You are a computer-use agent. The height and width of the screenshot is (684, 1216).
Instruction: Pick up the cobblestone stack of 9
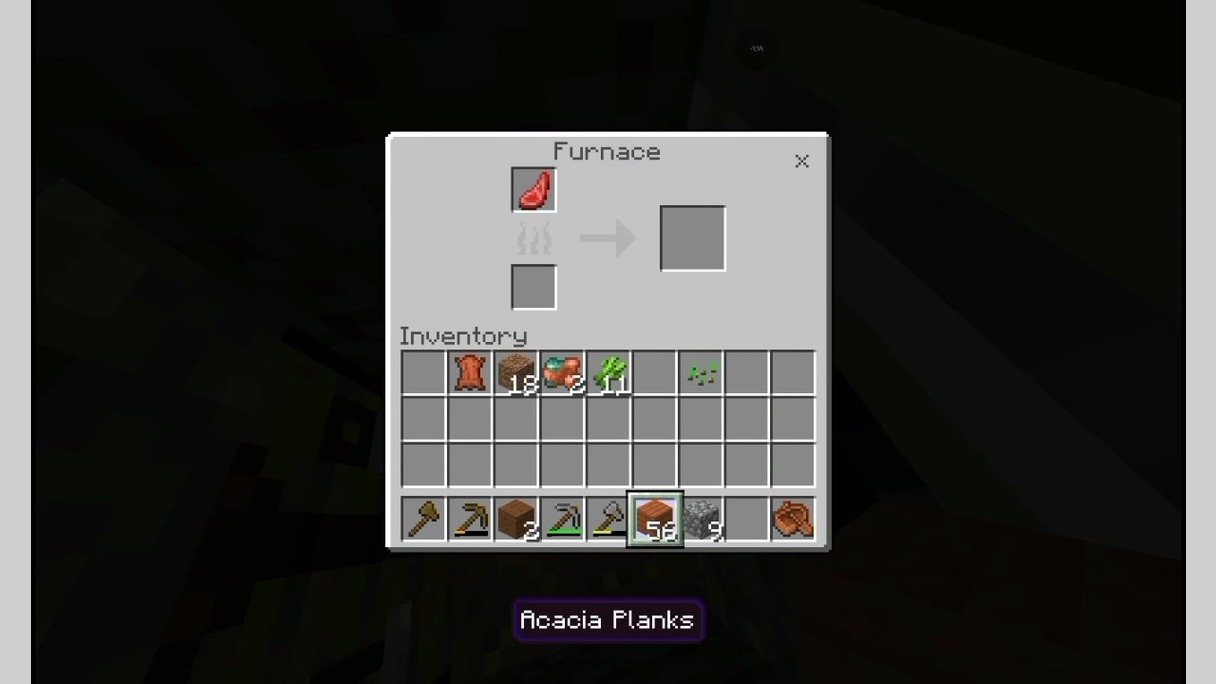click(x=701, y=519)
